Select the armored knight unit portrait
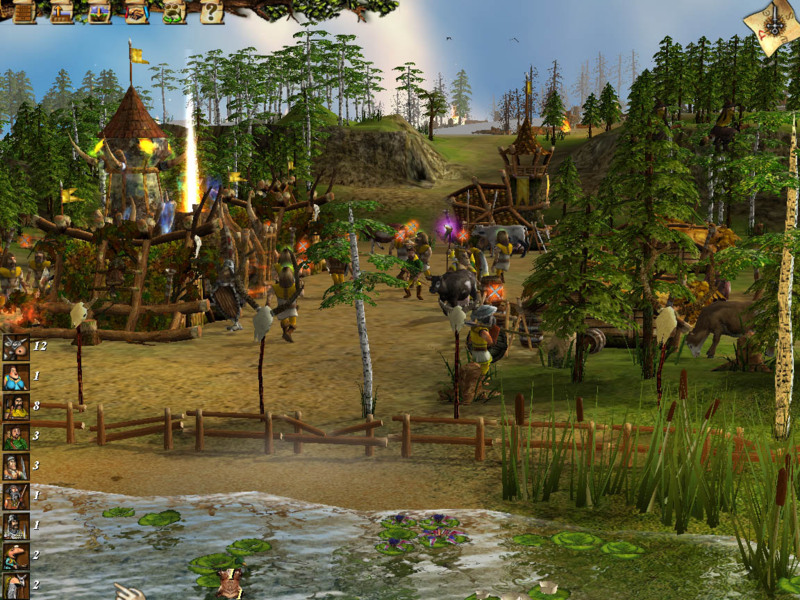The width and height of the screenshot is (800, 600). 15,526
